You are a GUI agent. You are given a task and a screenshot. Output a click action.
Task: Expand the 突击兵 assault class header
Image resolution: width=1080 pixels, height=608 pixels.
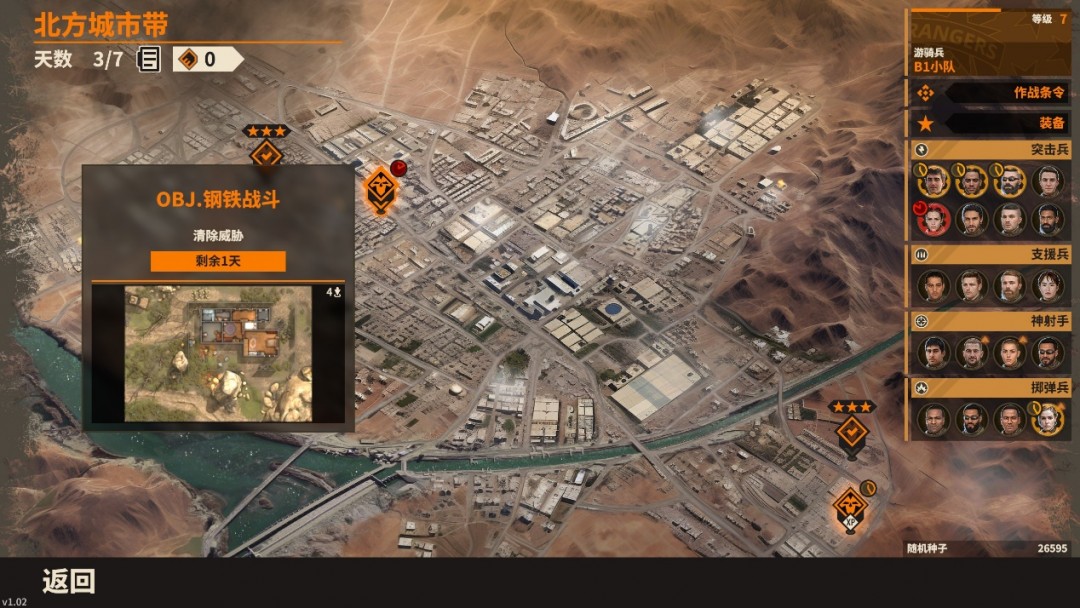pos(990,149)
